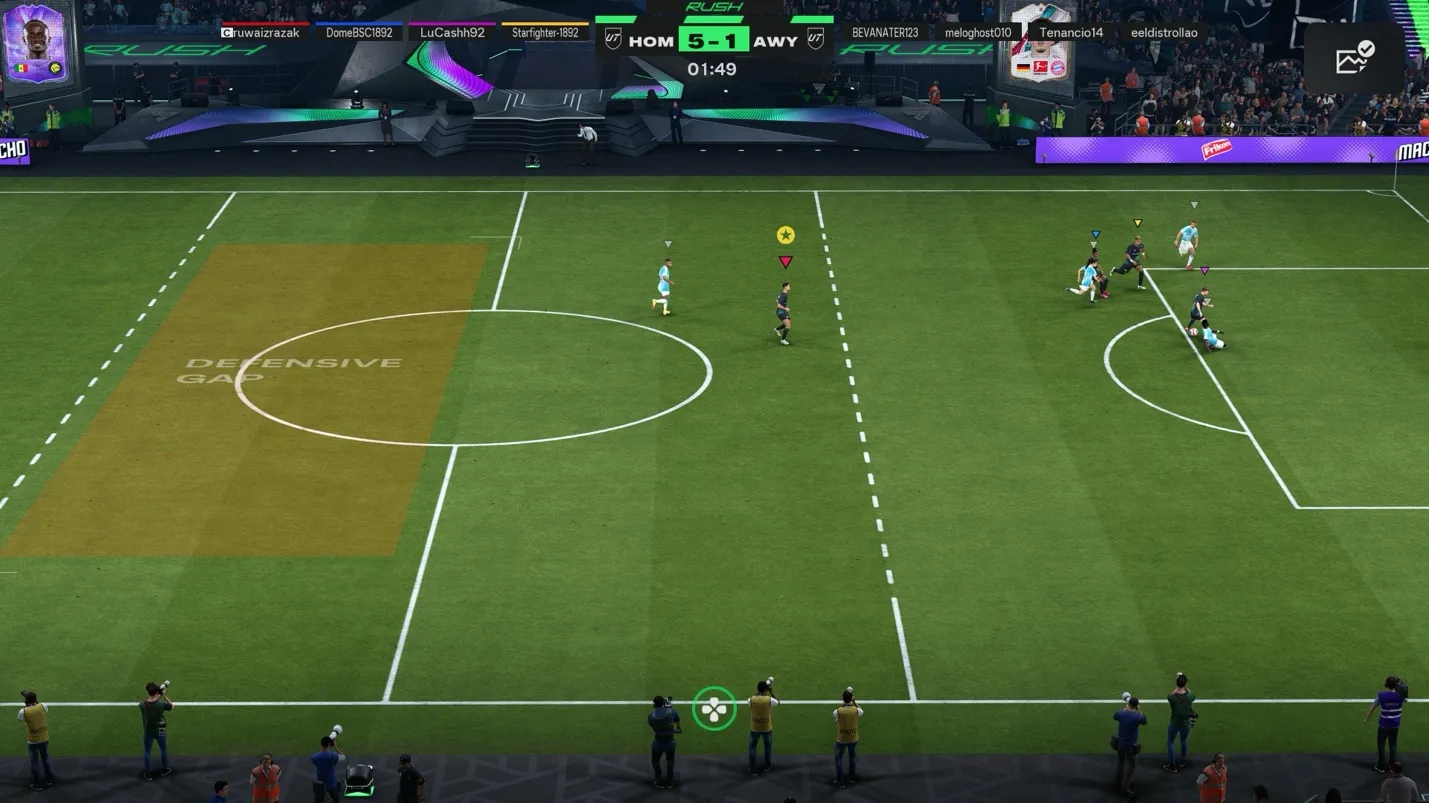Viewport: 1429px width, 803px height.
Task: Click the Bundesliga logo on the player card
Action: [x=1041, y=67]
